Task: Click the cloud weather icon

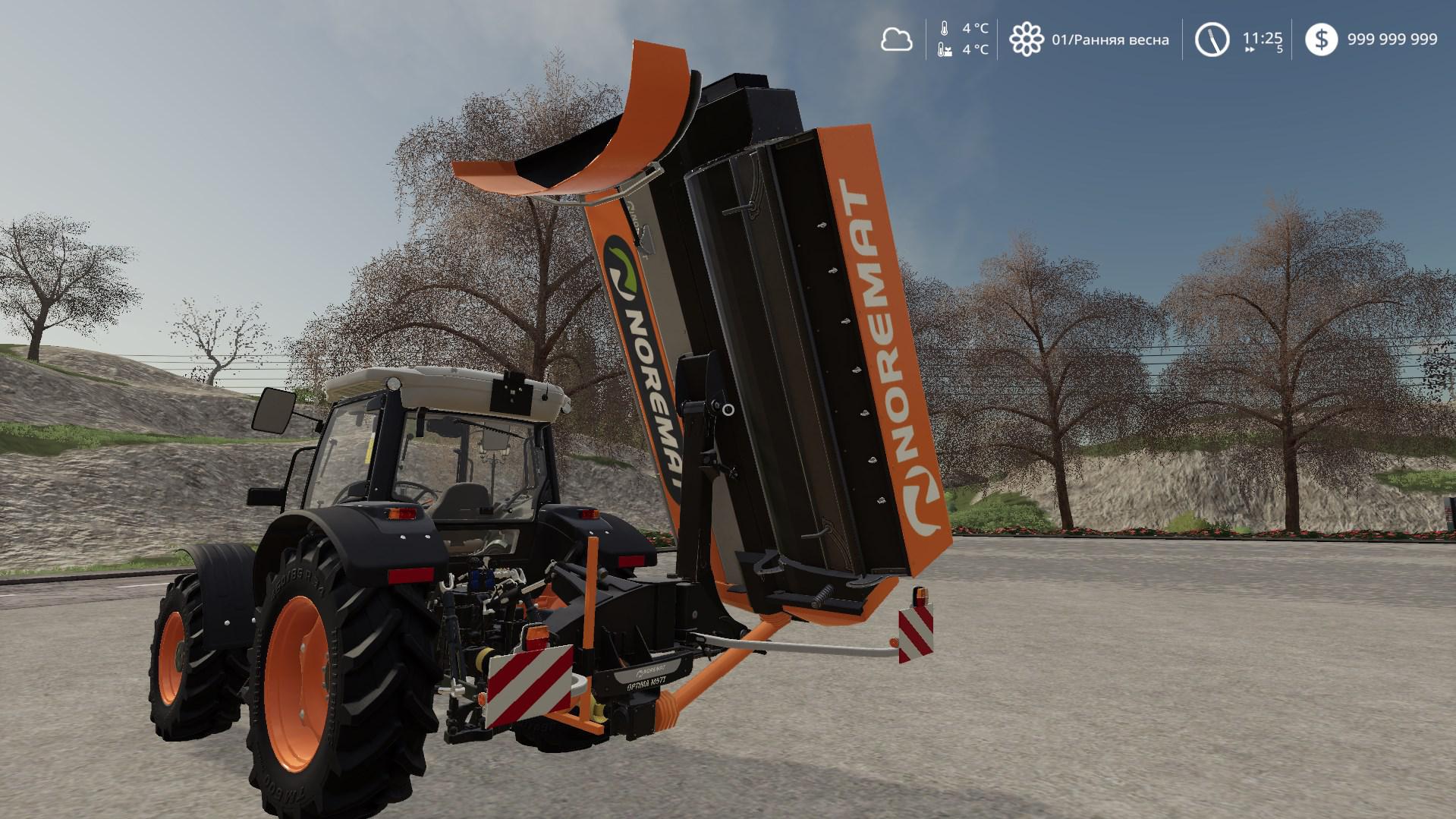Action: point(896,39)
